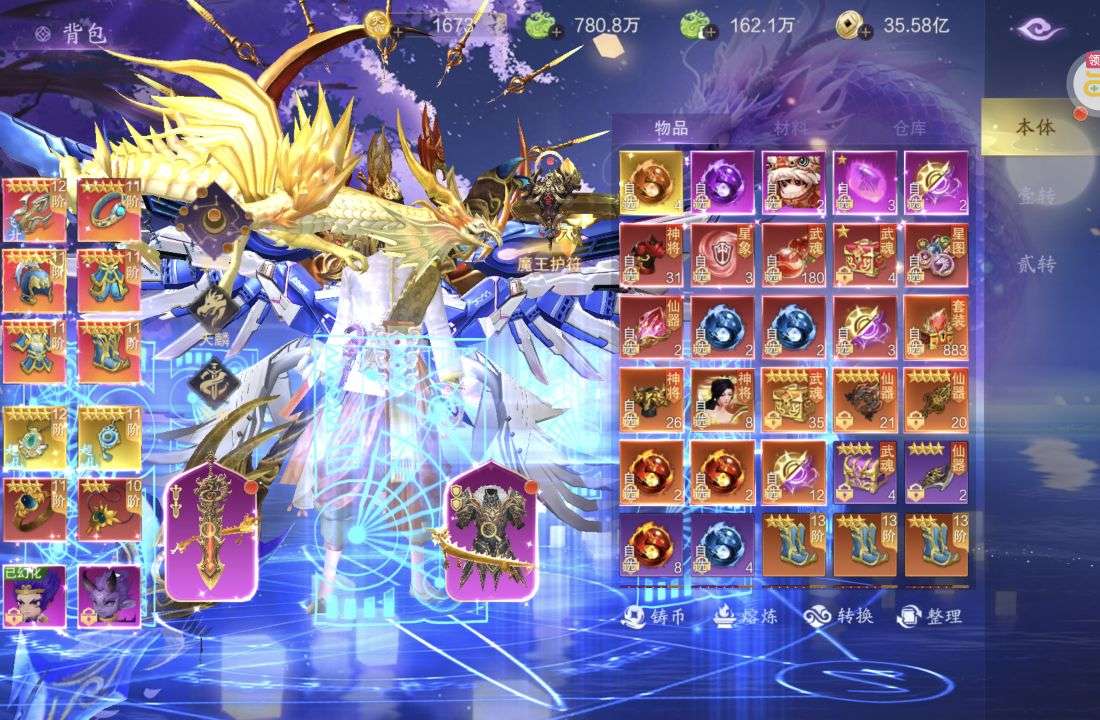Choose the 本体 side tab
Screen dimensions: 1100x720
(x=1035, y=127)
